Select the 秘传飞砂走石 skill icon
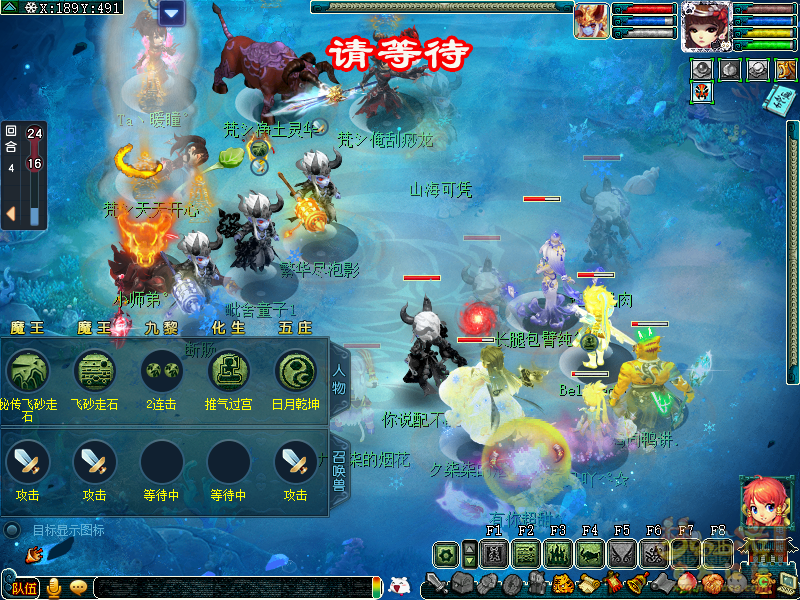The image size is (800, 600). (x=27, y=371)
